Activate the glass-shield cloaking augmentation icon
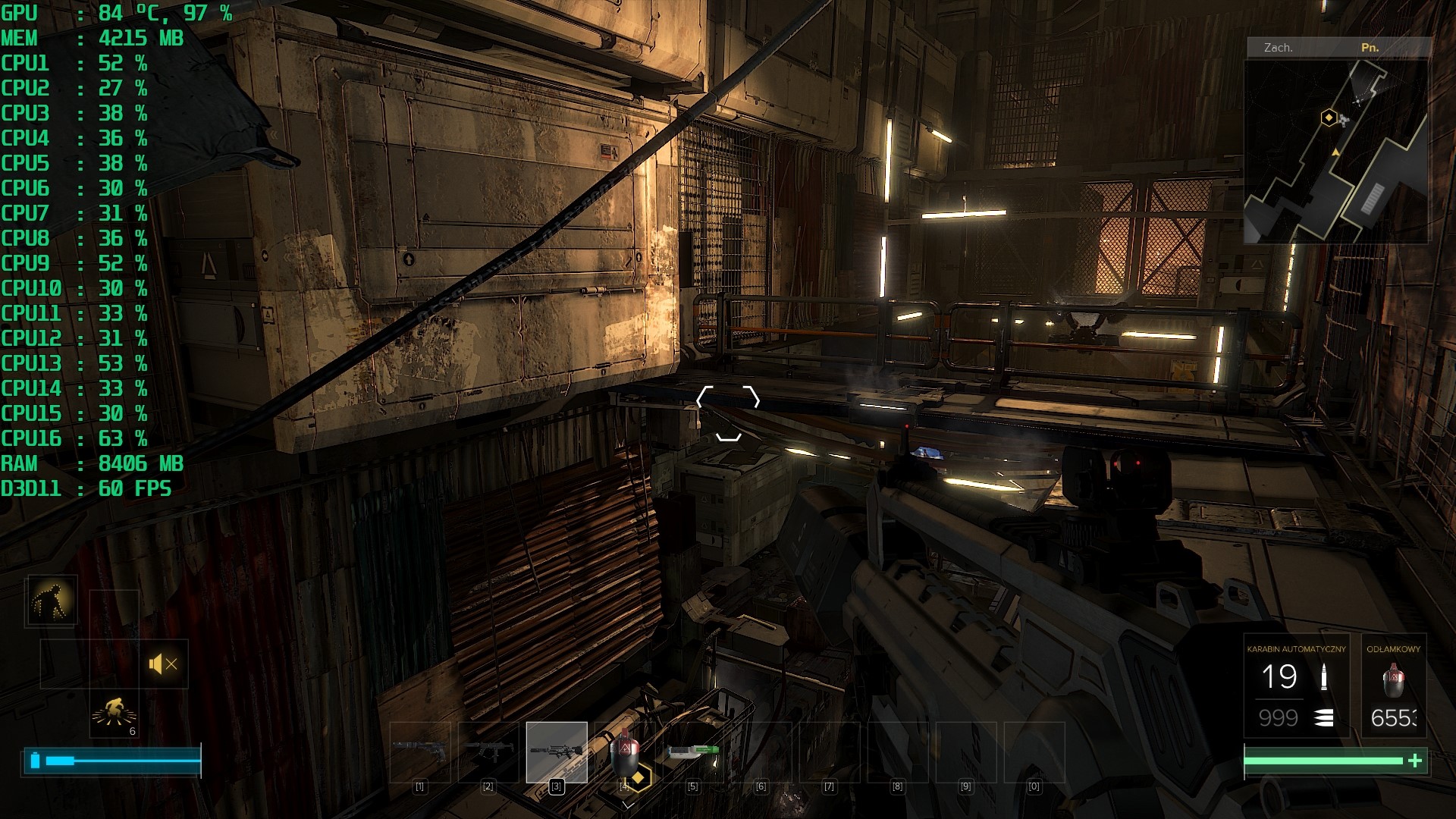Image resolution: width=1456 pixels, height=819 pixels. [52, 601]
